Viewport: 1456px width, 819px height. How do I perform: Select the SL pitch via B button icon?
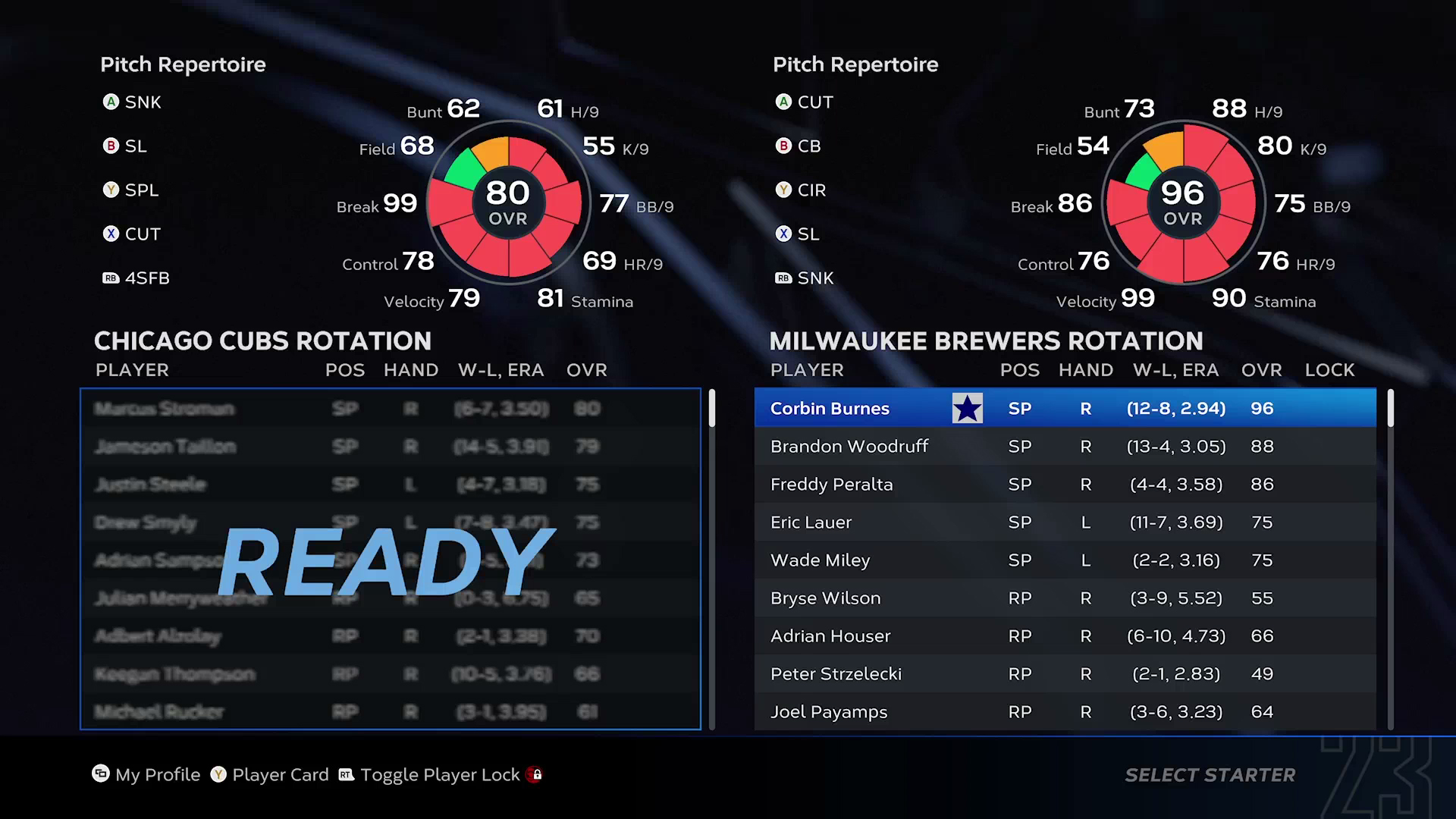point(111,146)
